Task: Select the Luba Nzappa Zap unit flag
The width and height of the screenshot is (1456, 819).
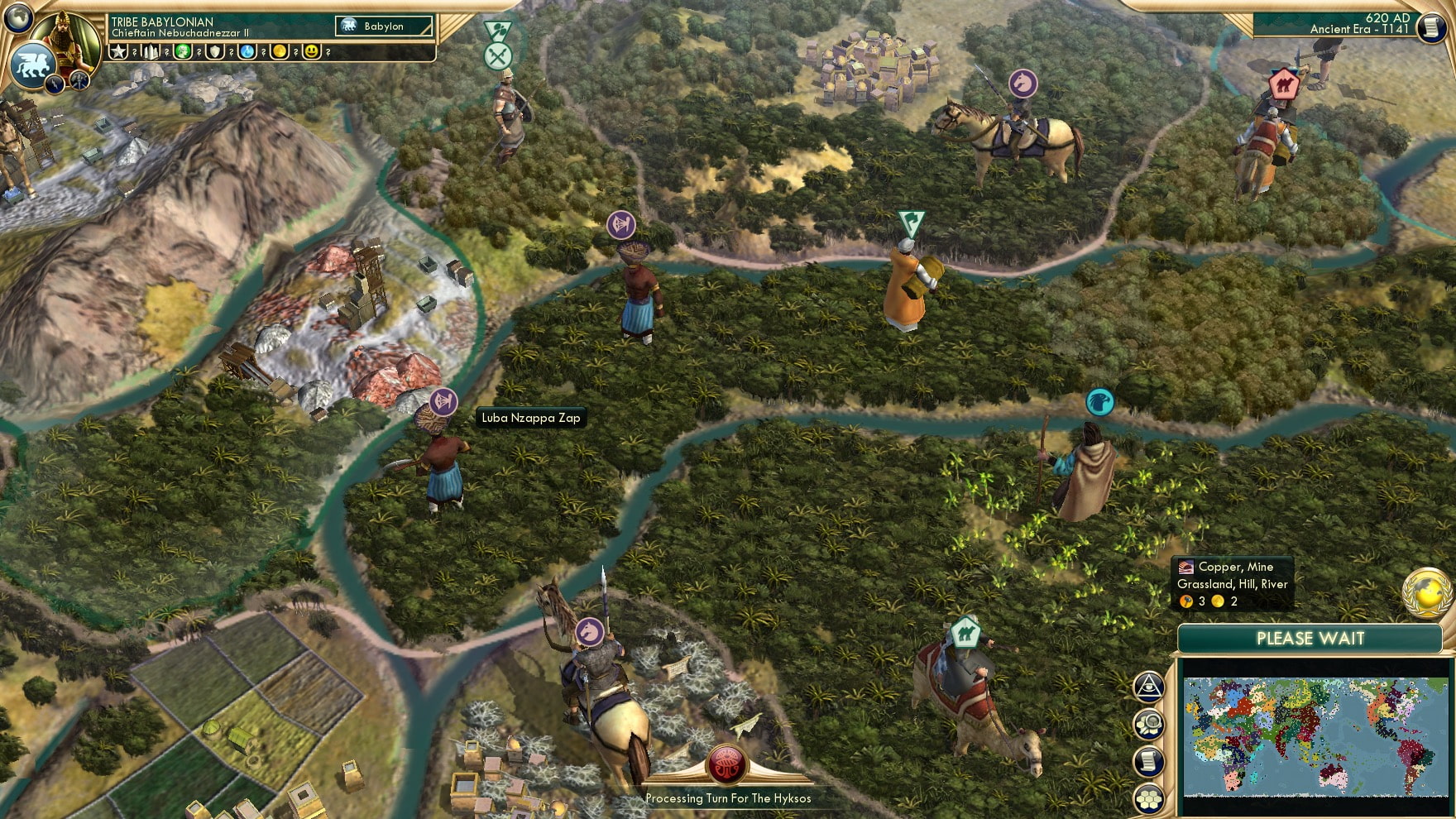Action: point(444,403)
